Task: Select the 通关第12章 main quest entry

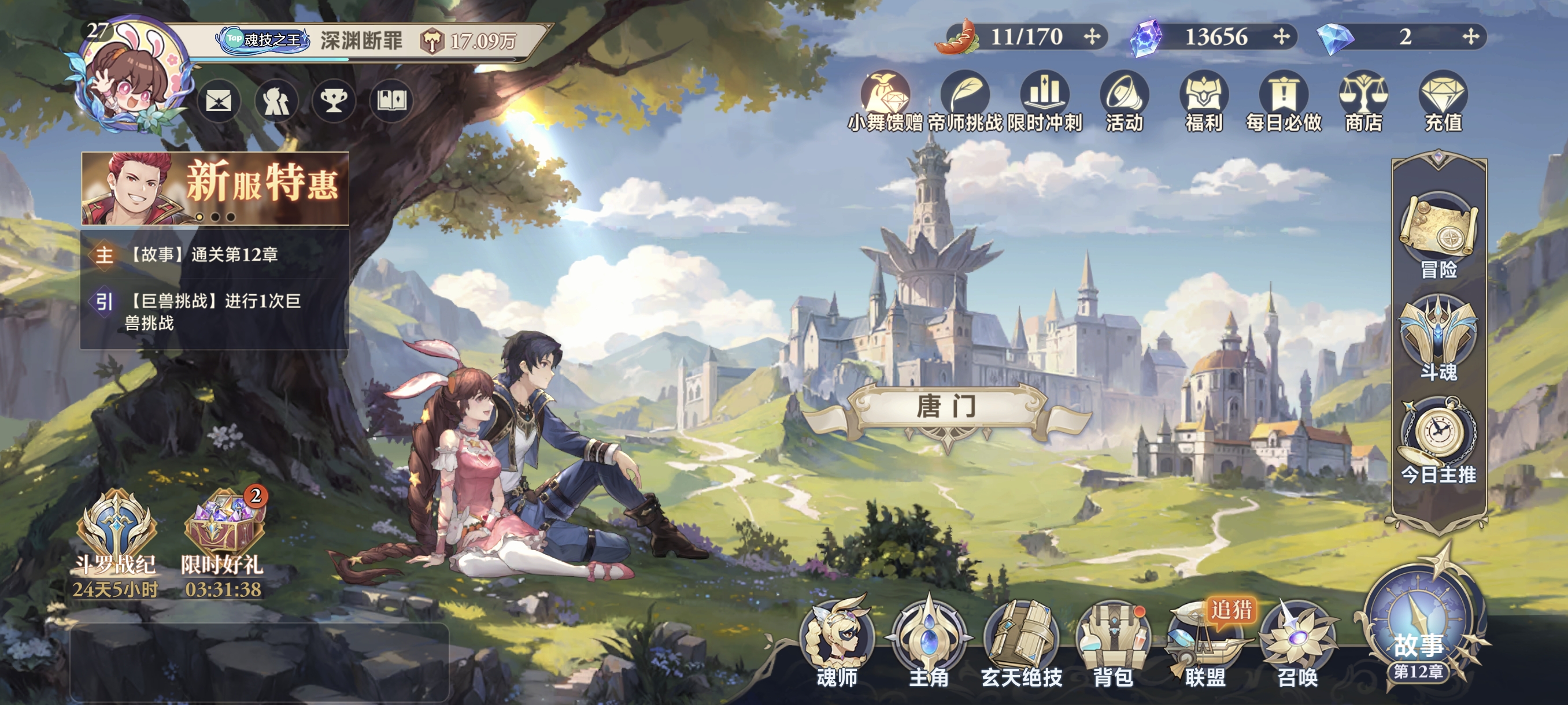Action: pos(215,254)
